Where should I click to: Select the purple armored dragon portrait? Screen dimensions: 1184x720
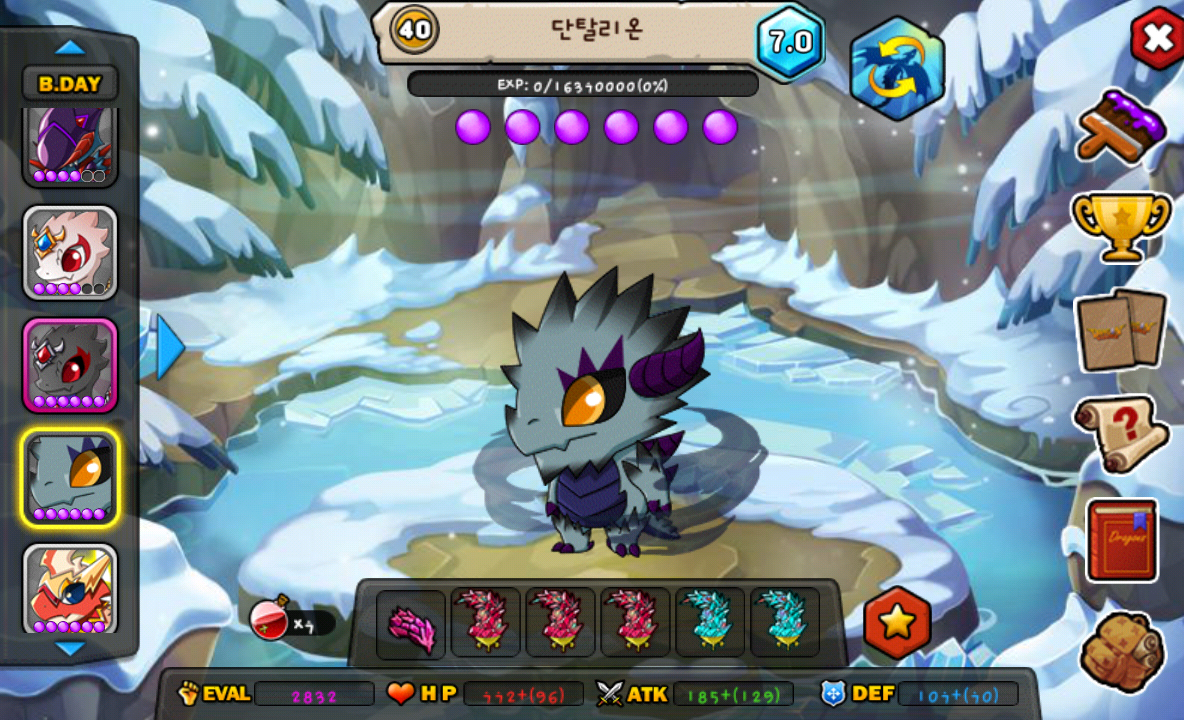point(70,147)
